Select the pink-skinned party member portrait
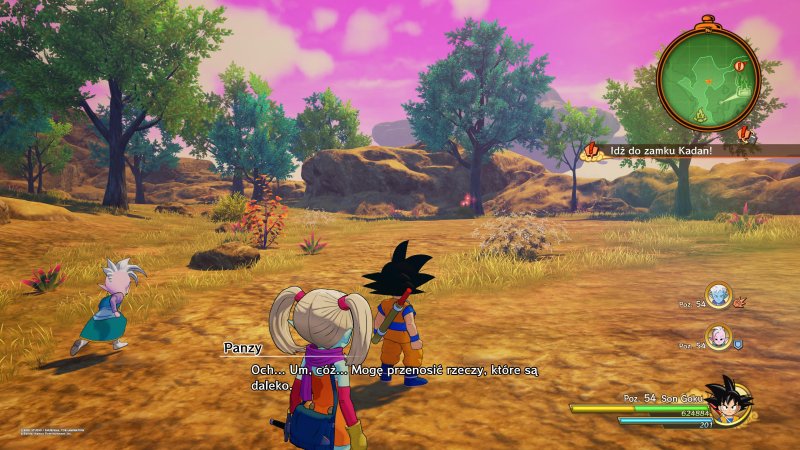 pyautogui.click(x=717, y=337)
